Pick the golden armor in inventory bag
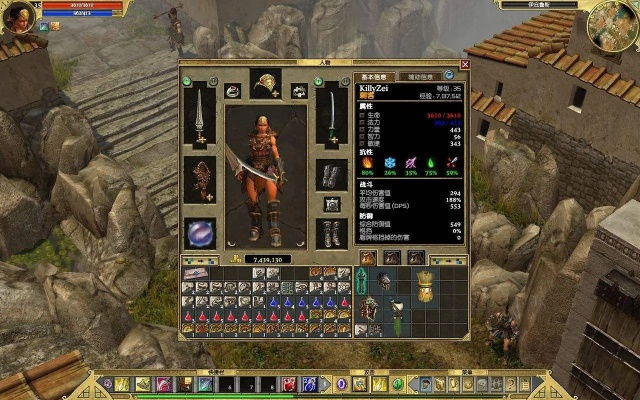Viewport: 640px width, 400px height. coord(424,285)
